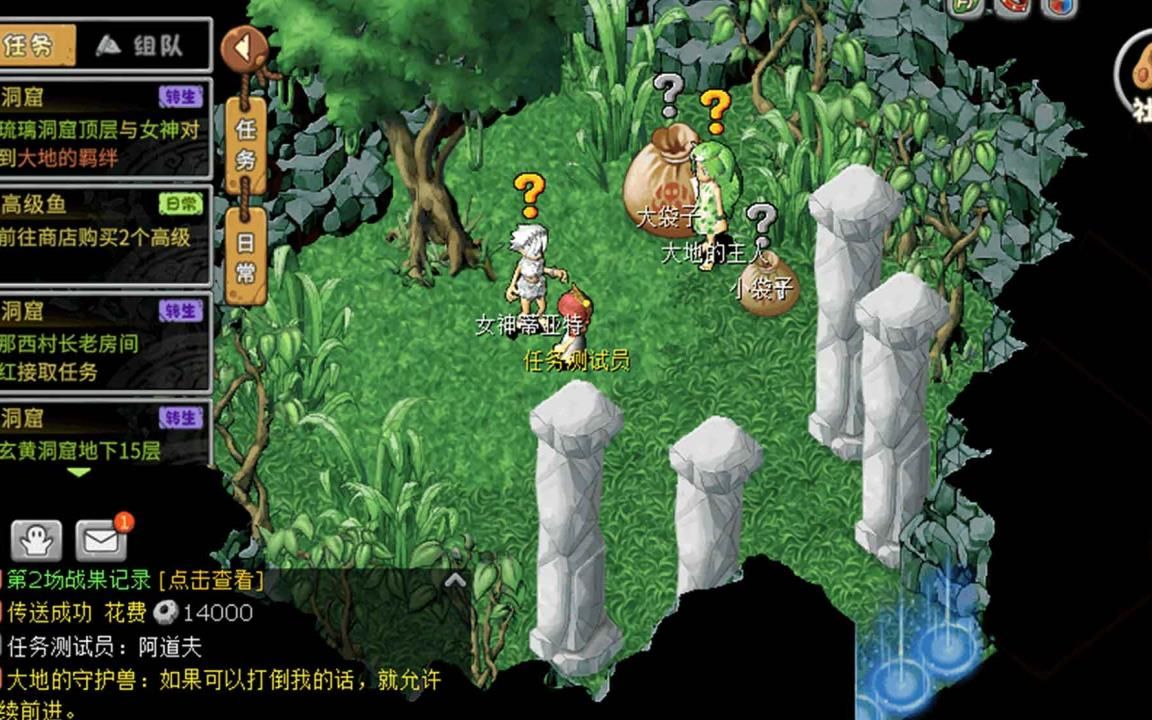Image resolution: width=1152 pixels, height=720 pixels.
Task: Open the red round icon at top
Action: pos(1011,6)
